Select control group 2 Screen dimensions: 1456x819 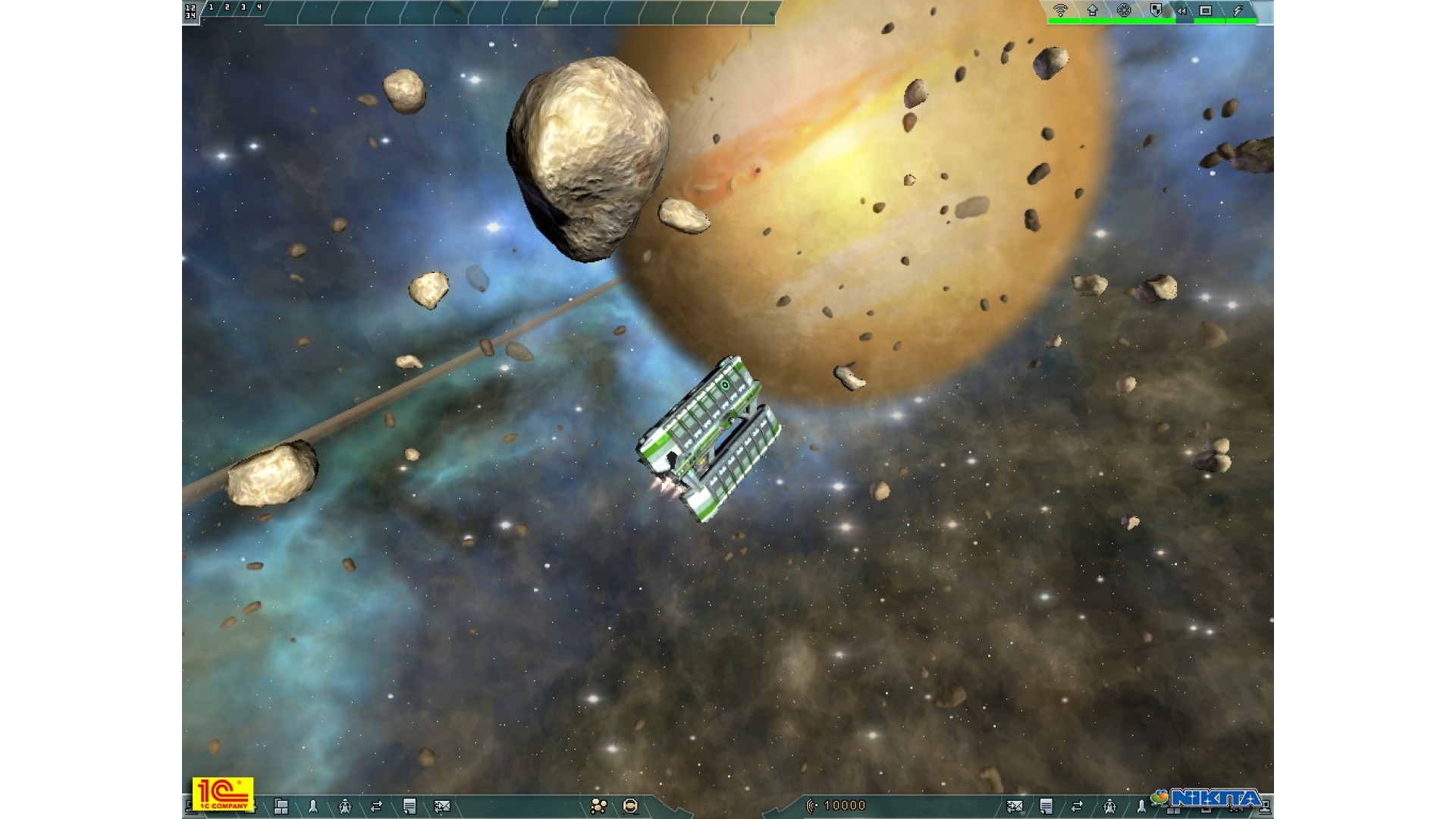[x=227, y=8]
